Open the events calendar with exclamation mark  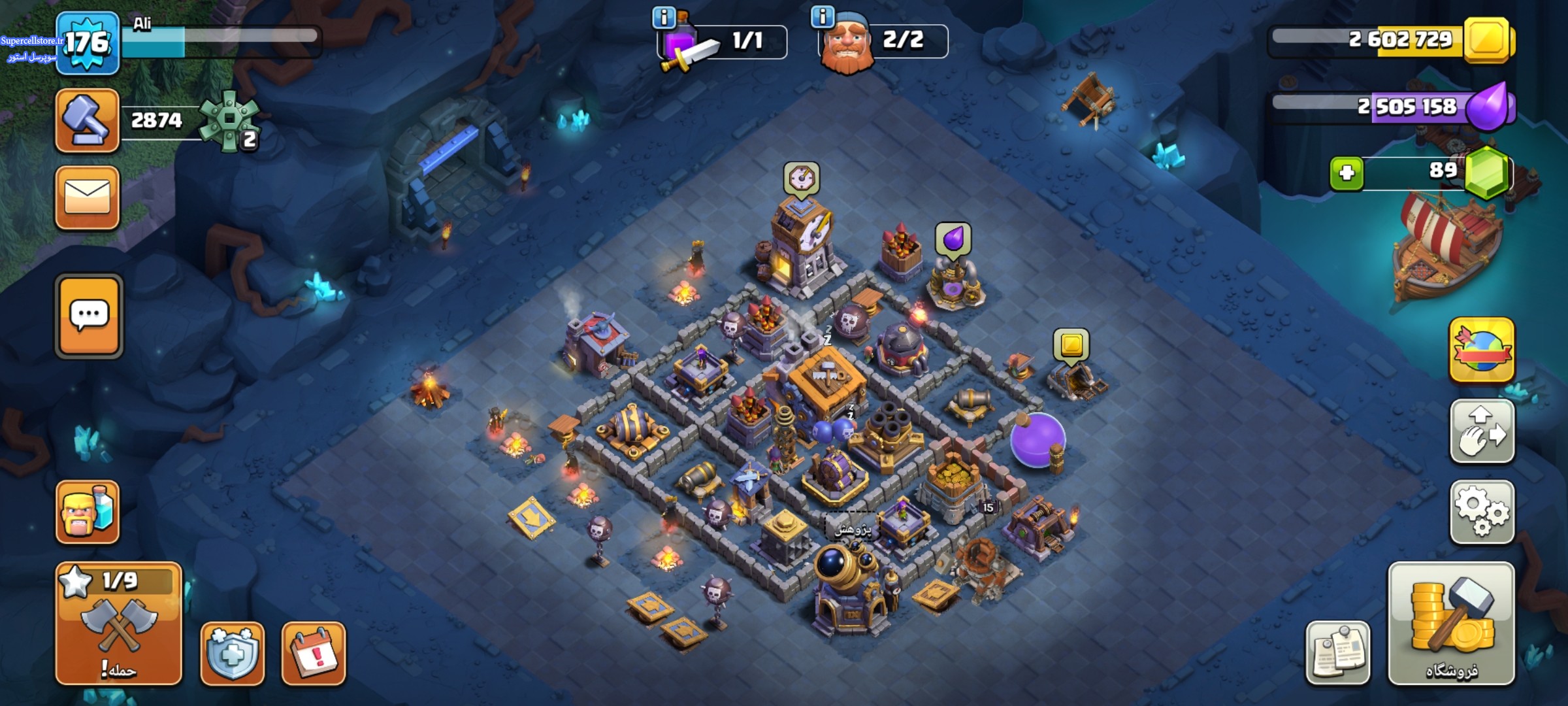314,653
